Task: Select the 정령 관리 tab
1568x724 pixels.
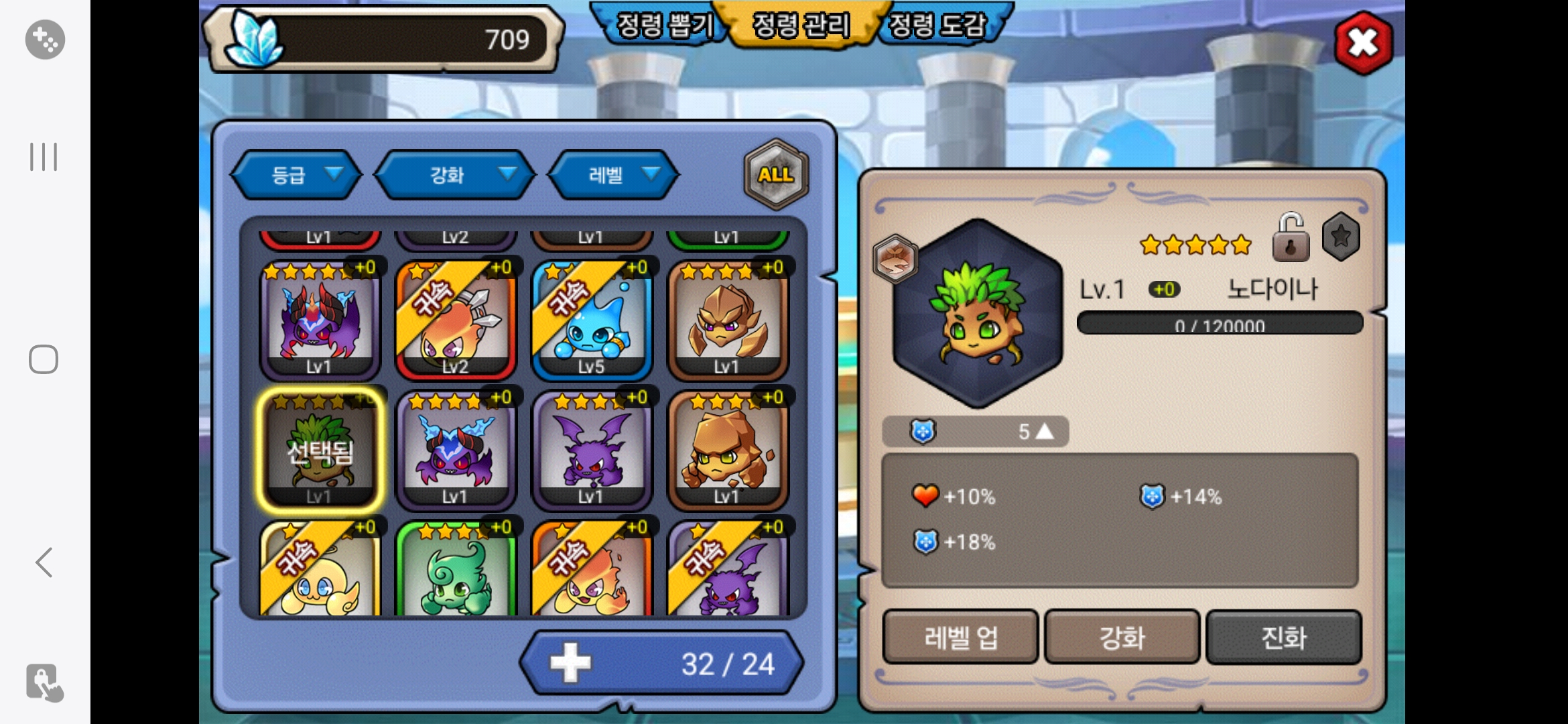Action: [801, 25]
